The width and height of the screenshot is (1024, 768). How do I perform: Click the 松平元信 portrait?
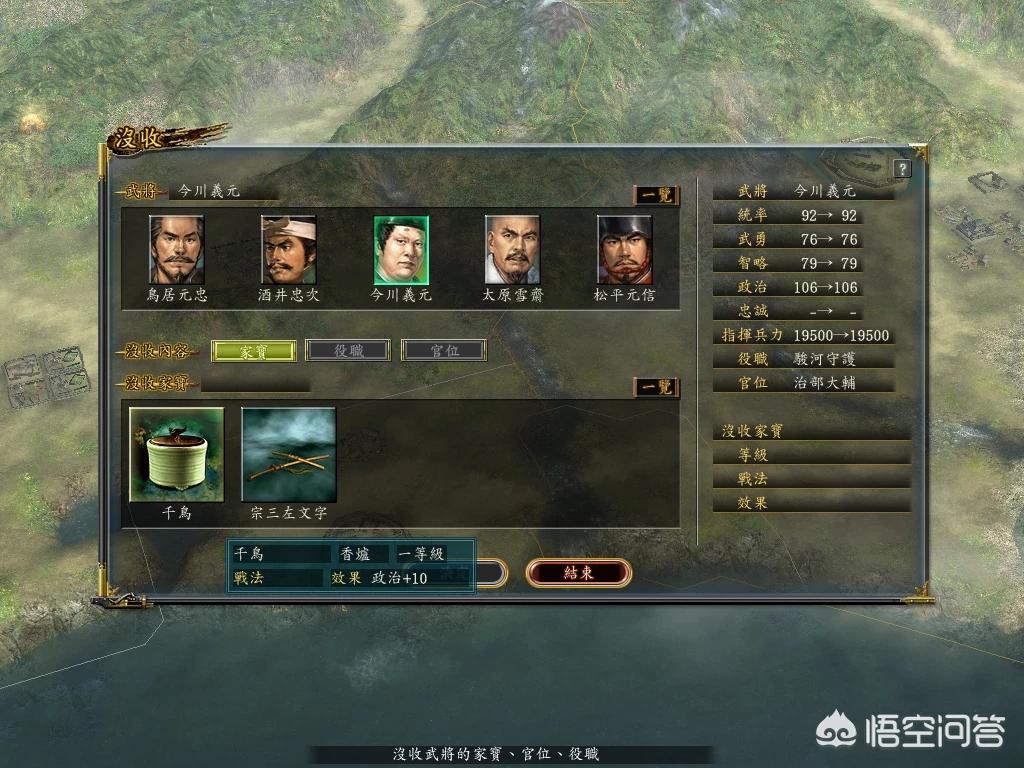pyautogui.click(x=625, y=250)
